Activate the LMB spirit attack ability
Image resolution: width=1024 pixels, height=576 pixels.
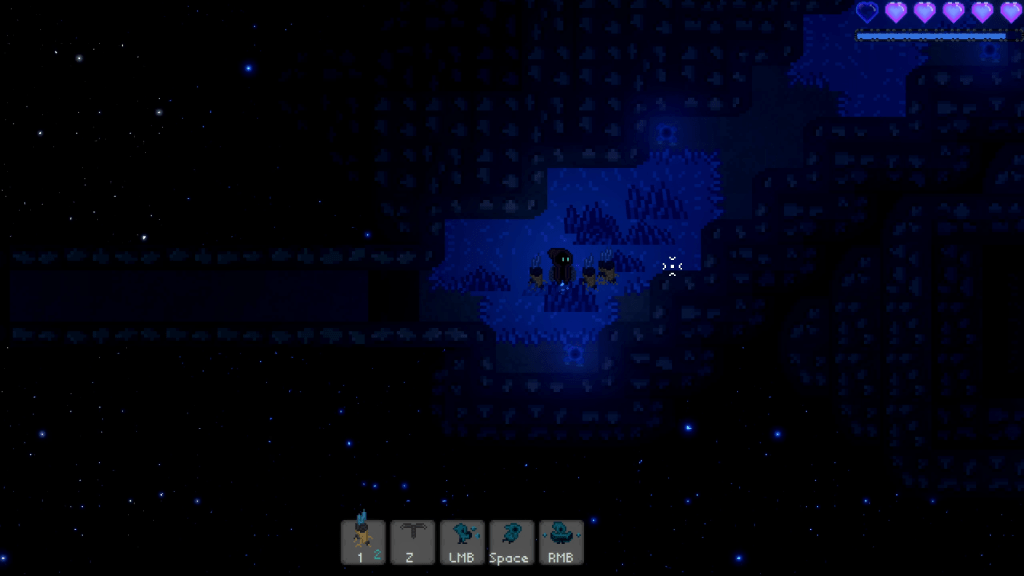point(462,542)
